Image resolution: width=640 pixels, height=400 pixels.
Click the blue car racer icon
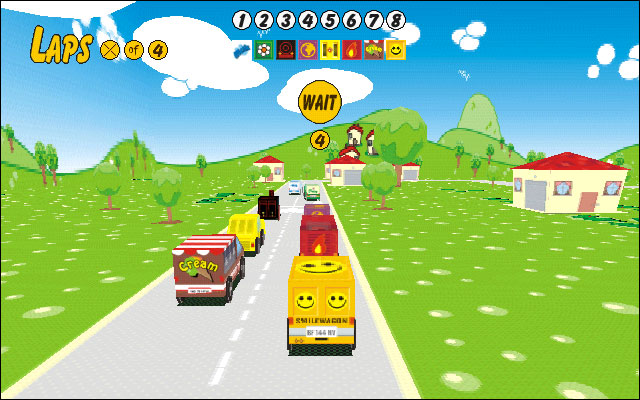(241, 48)
